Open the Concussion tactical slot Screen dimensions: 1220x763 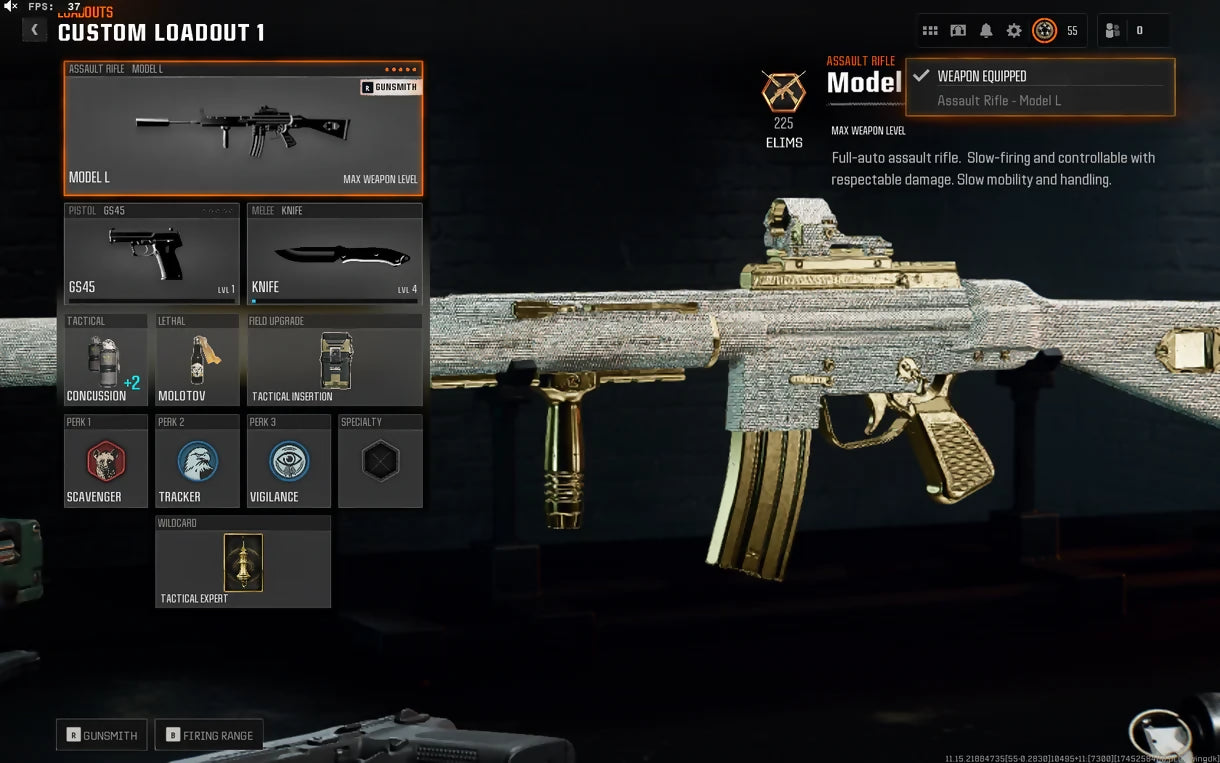[x=105, y=362]
